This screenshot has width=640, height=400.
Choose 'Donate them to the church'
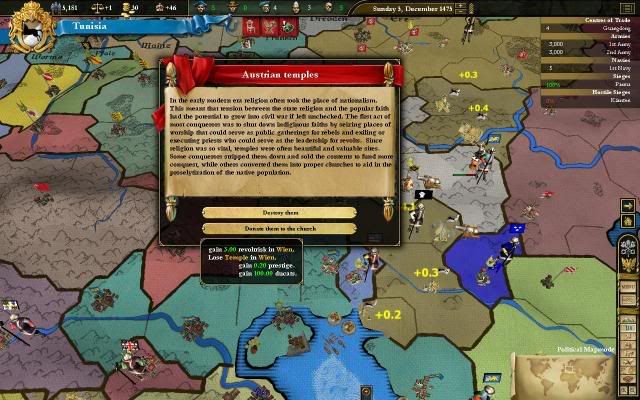pyautogui.click(x=279, y=228)
